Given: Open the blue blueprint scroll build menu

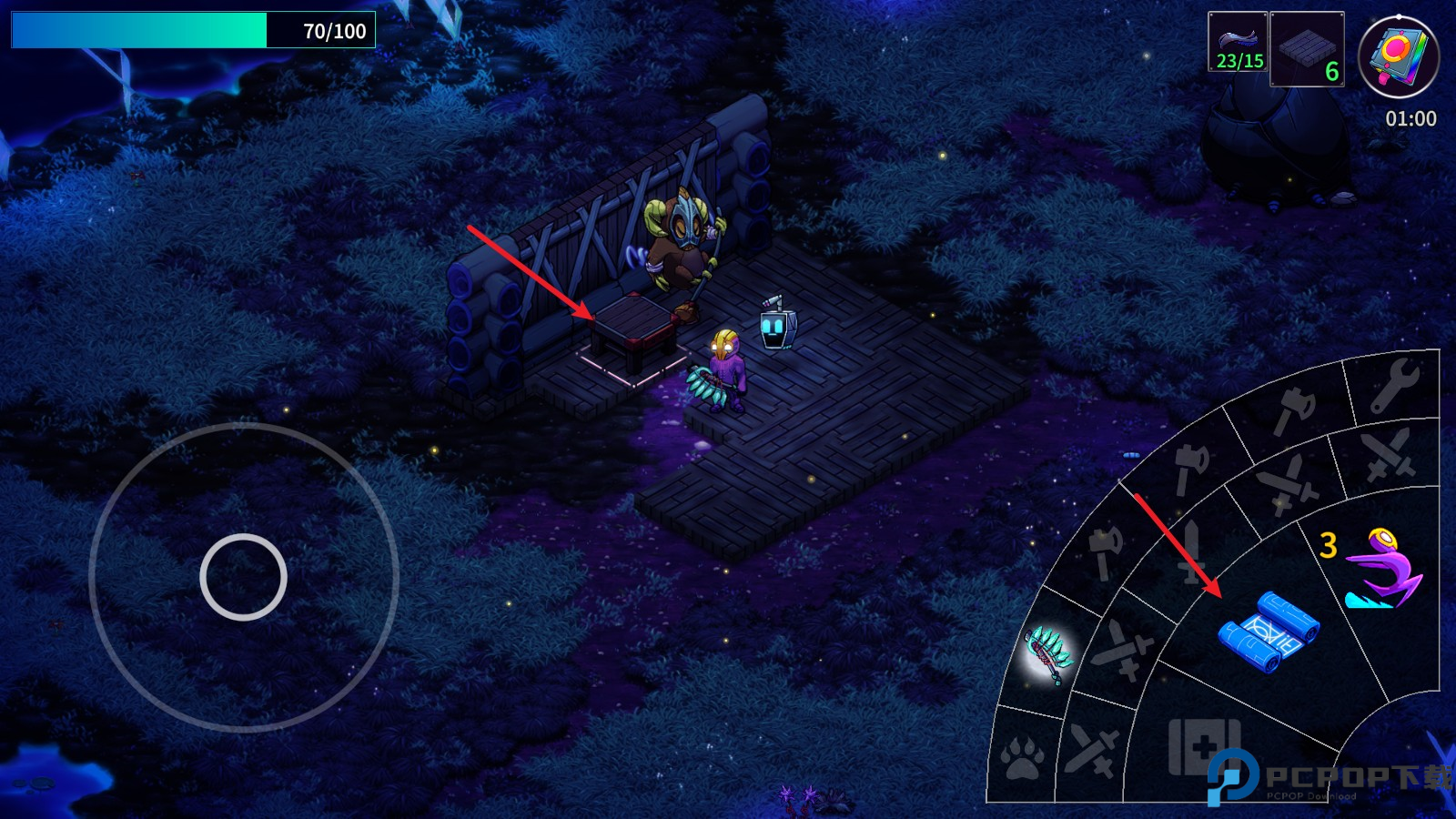Looking at the screenshot, I should [1268, 632].
